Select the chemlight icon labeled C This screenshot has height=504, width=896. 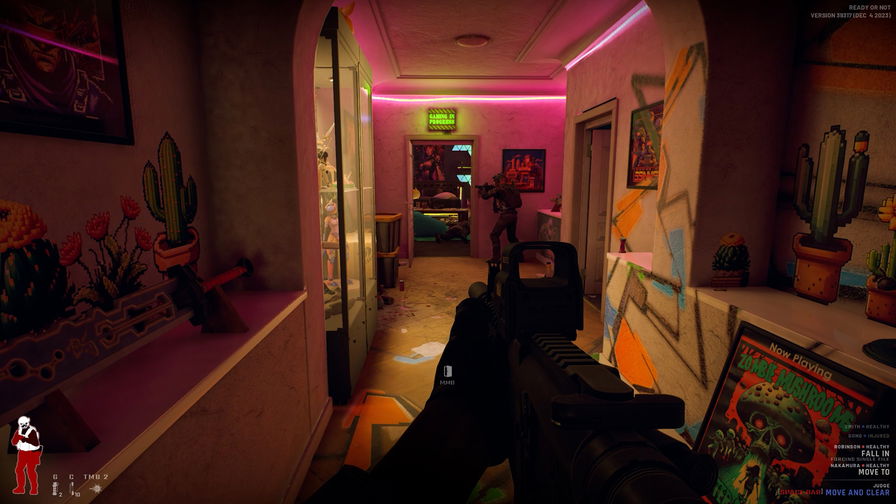pos(72,490)
